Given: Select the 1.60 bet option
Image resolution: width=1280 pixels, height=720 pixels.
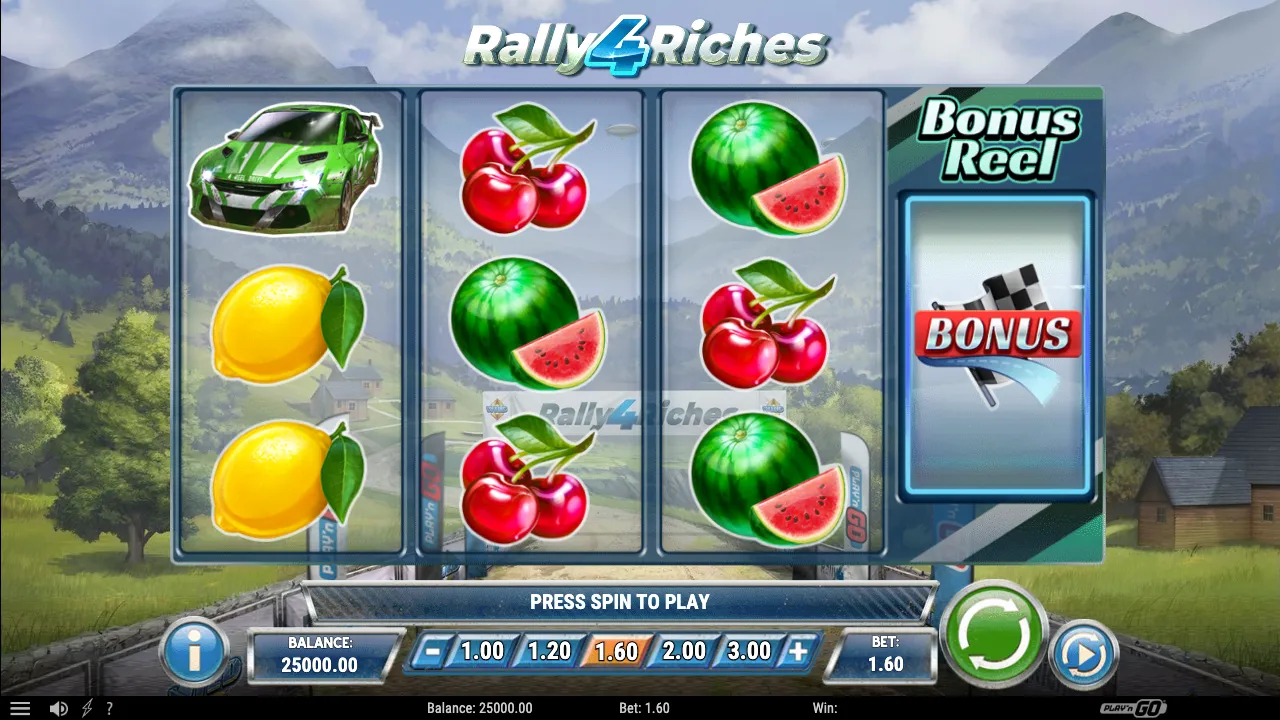Looking at the screenshot, I should tap(614, 650).
